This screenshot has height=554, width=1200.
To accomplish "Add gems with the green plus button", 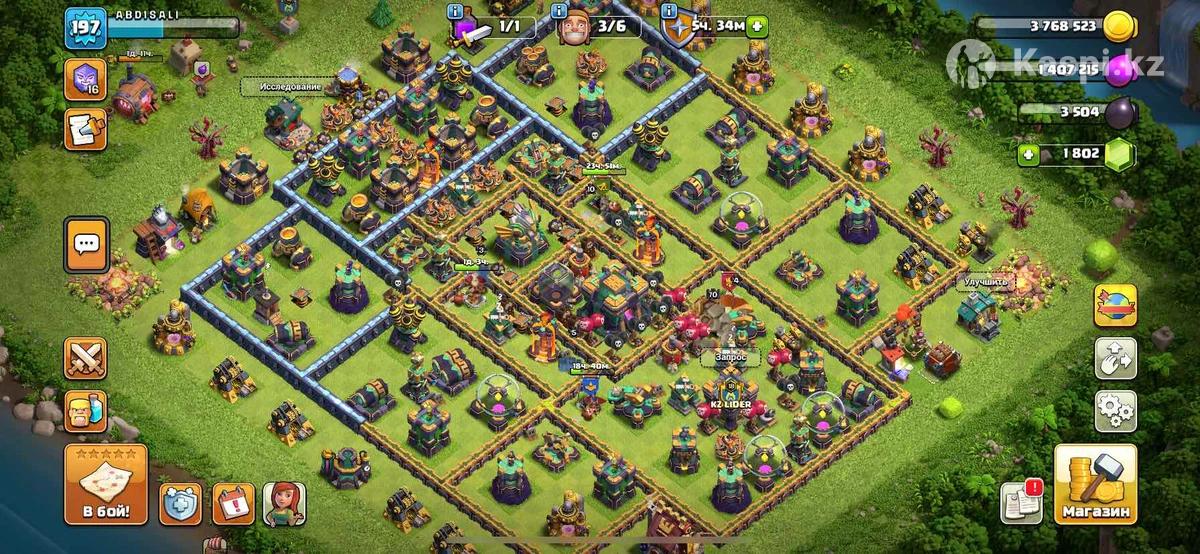I will click(1028, 154).
